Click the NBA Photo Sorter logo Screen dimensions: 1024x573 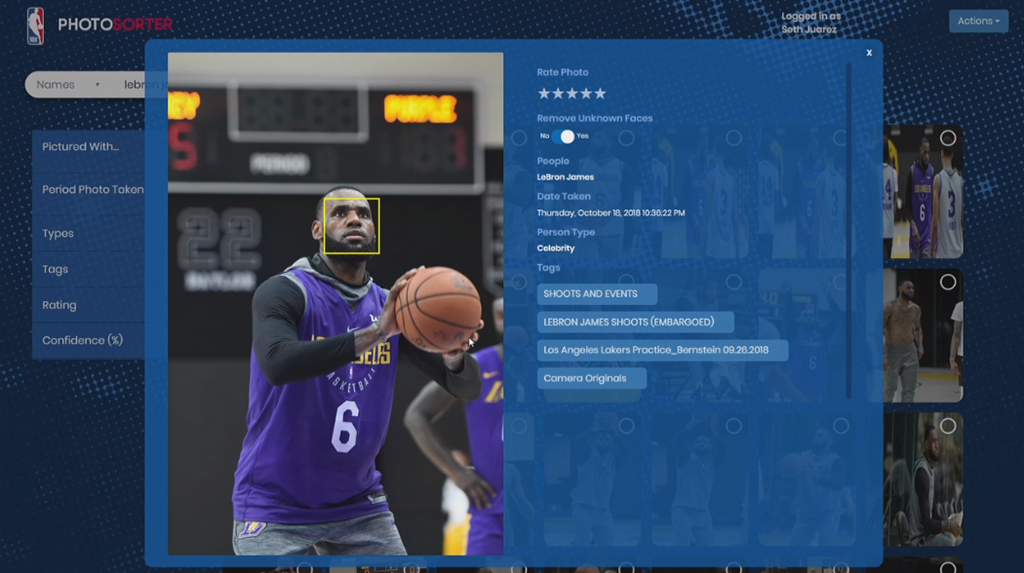click(100, 25)
